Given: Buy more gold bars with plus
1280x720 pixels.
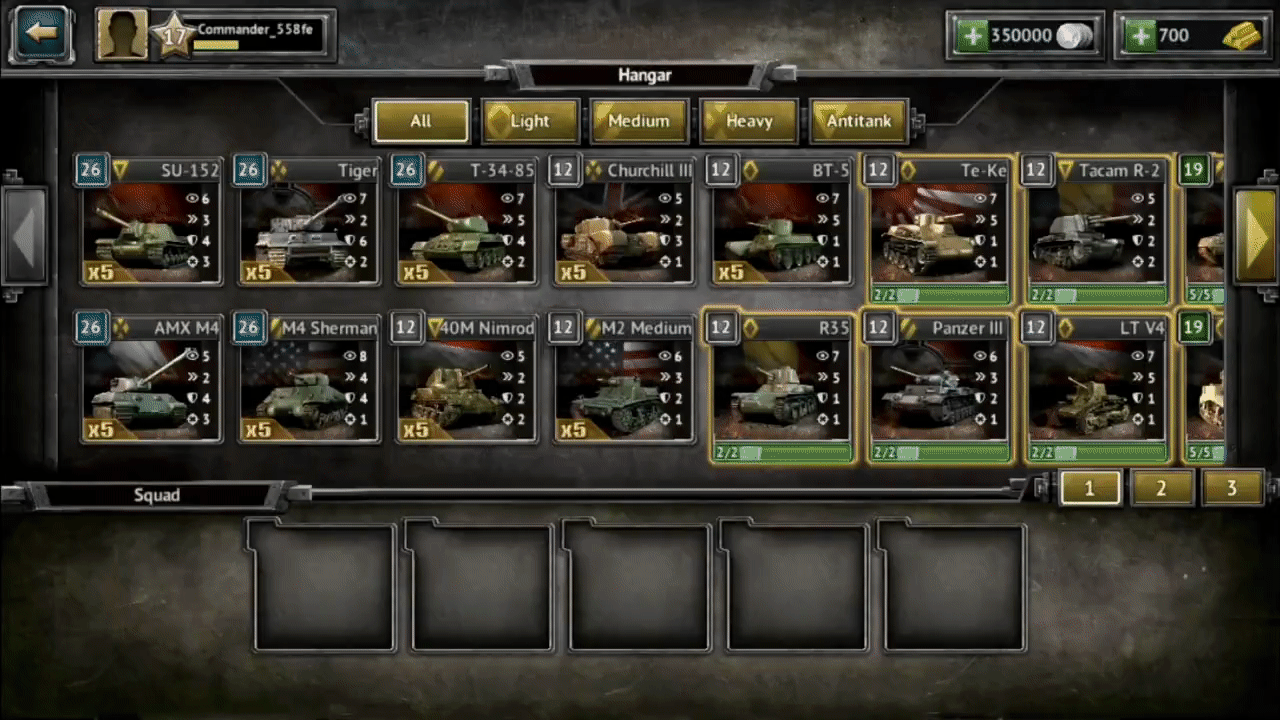Looking at the screenshot, I should point(1139,36).
